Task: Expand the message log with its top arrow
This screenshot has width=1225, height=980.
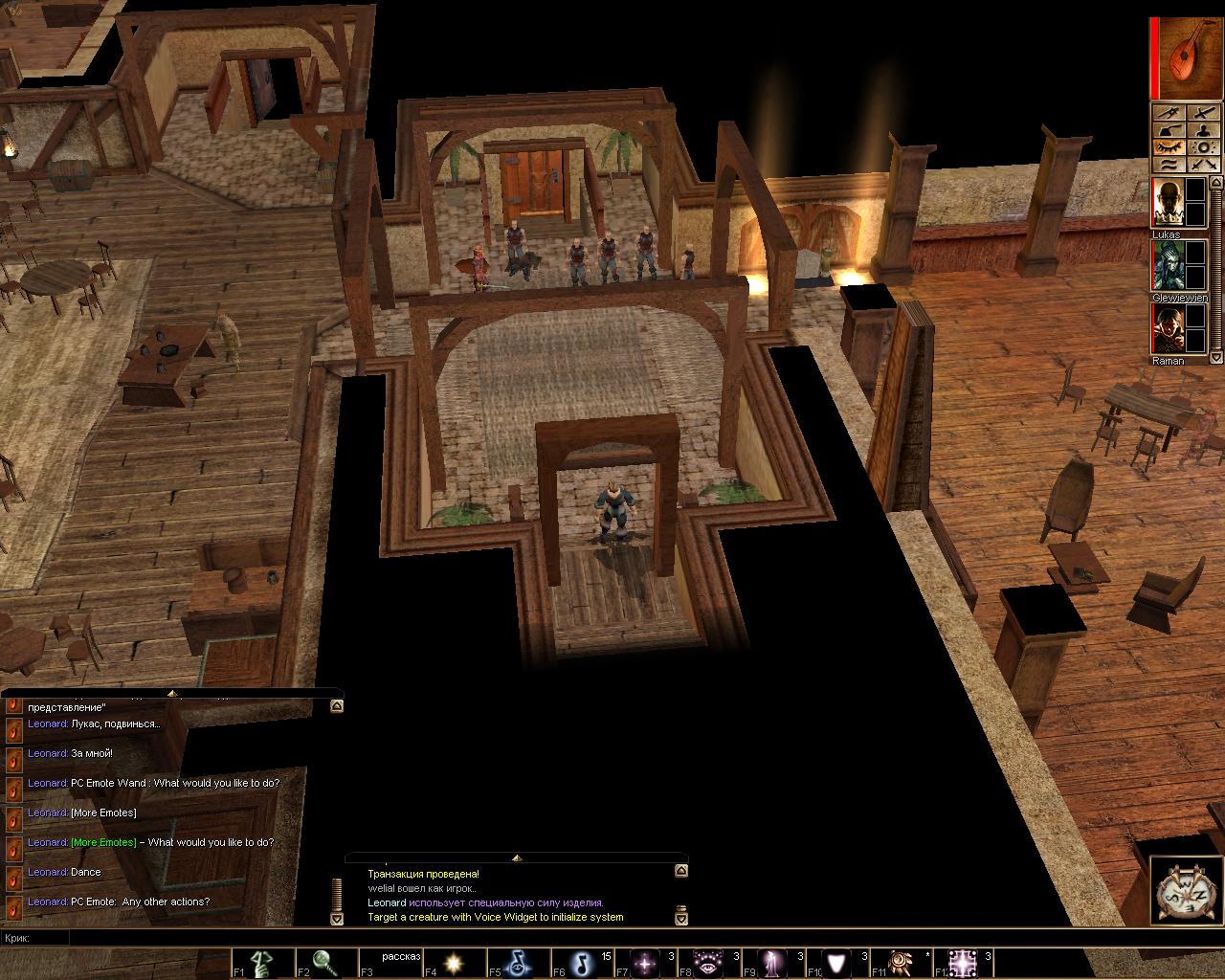Action: pos(517,858)
